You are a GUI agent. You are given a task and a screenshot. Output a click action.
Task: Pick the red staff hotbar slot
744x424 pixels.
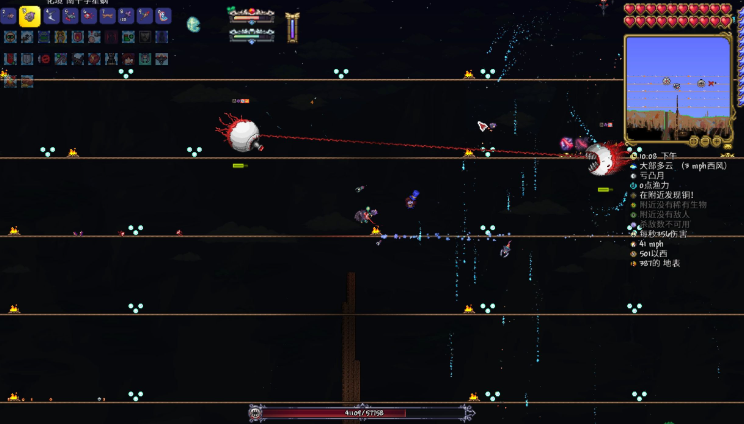[x=145, y=16]
